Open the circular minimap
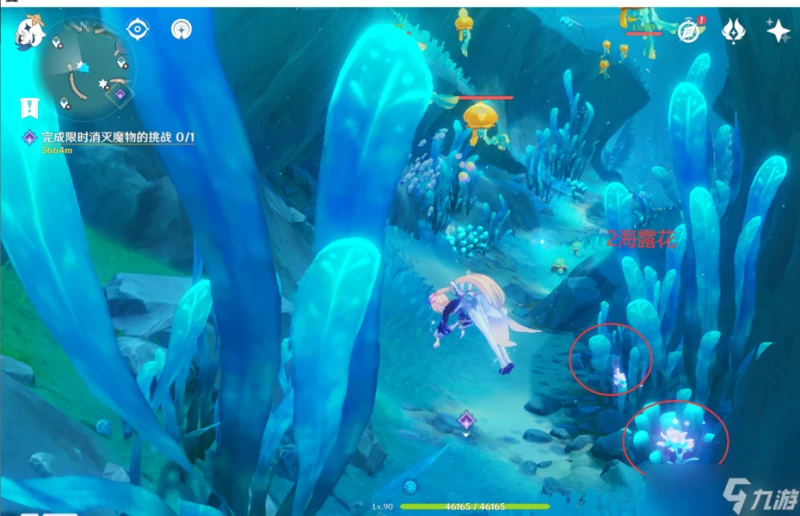800x516 pixels. tap(86, 69)
